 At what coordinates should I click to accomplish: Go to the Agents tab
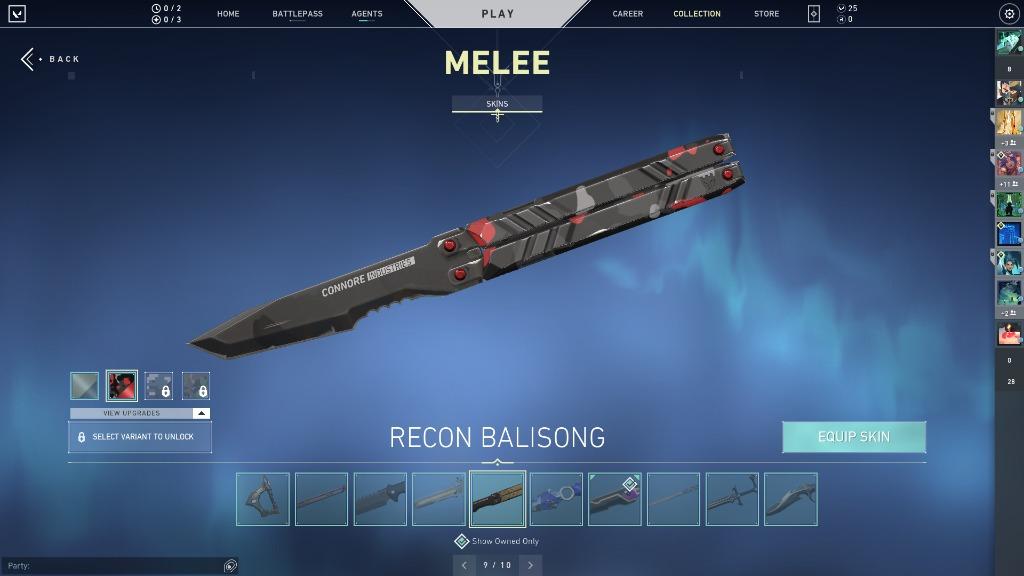pyautogui.click(x=367, y=14)
